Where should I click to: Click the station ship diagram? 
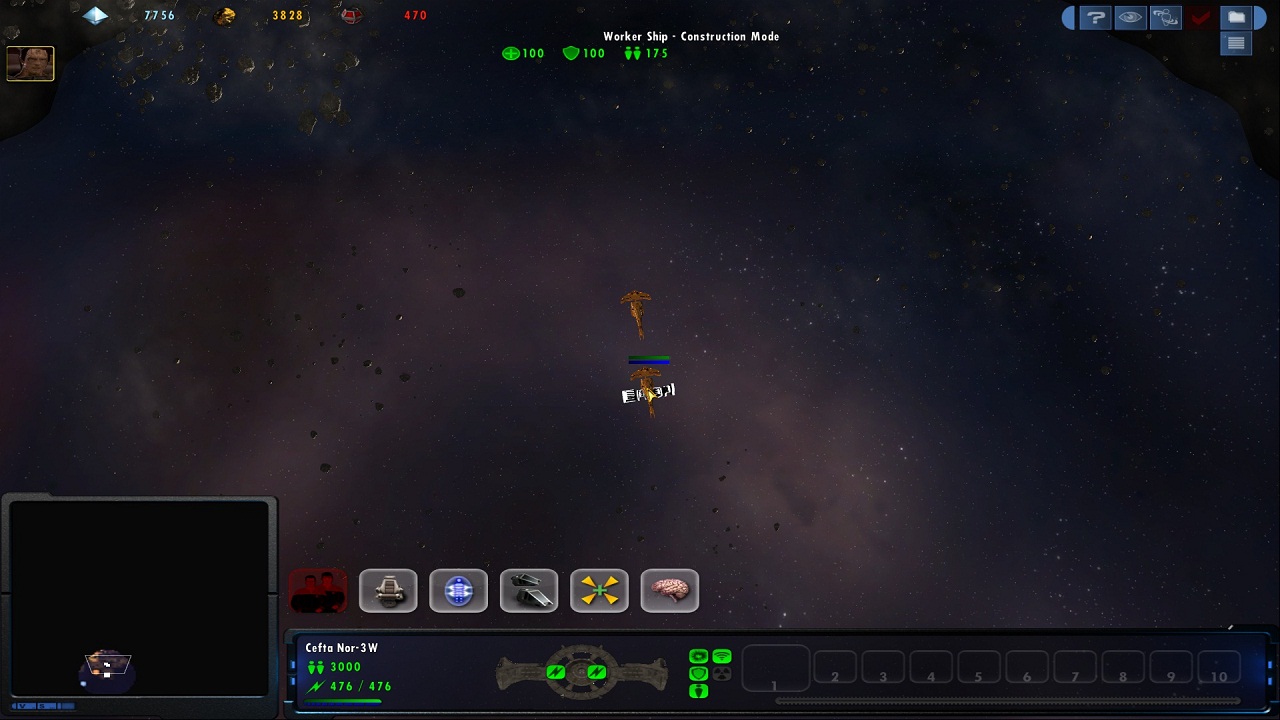(x=582, y=672)
